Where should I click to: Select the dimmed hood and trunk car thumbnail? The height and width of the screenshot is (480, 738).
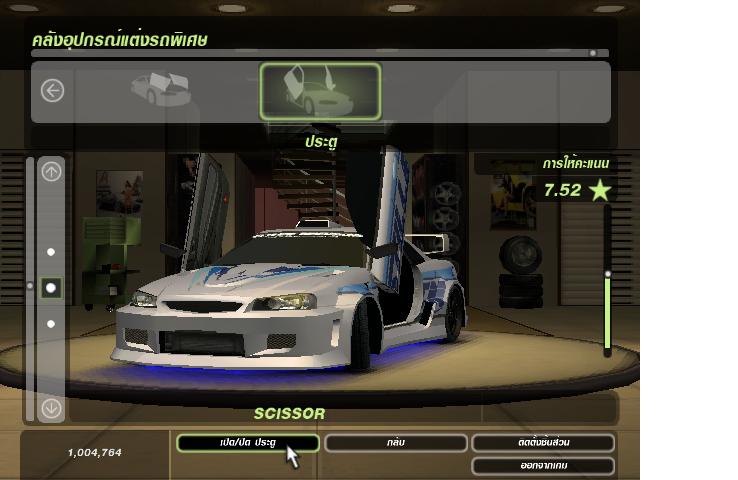159,90
